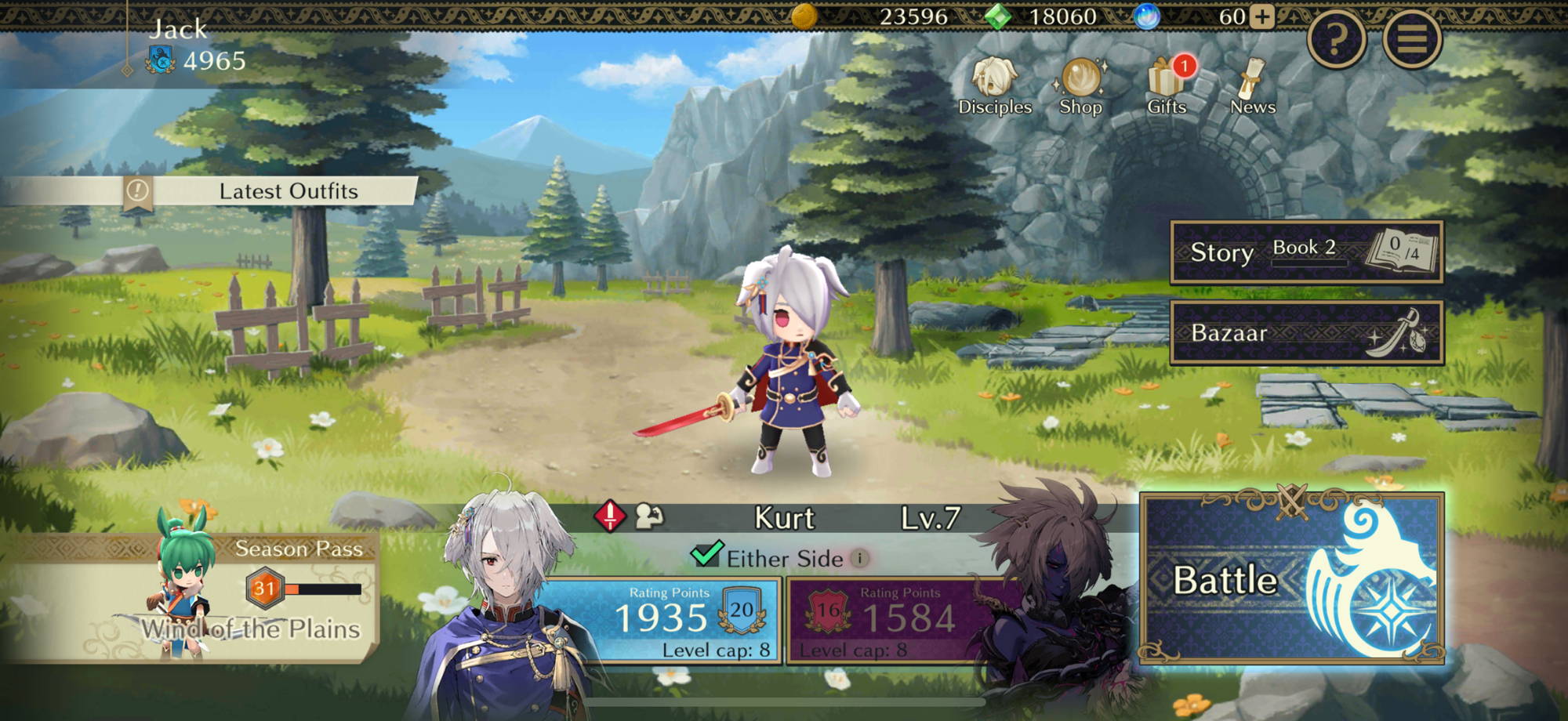Add more orbs with the plus button

pos(1262,16)
